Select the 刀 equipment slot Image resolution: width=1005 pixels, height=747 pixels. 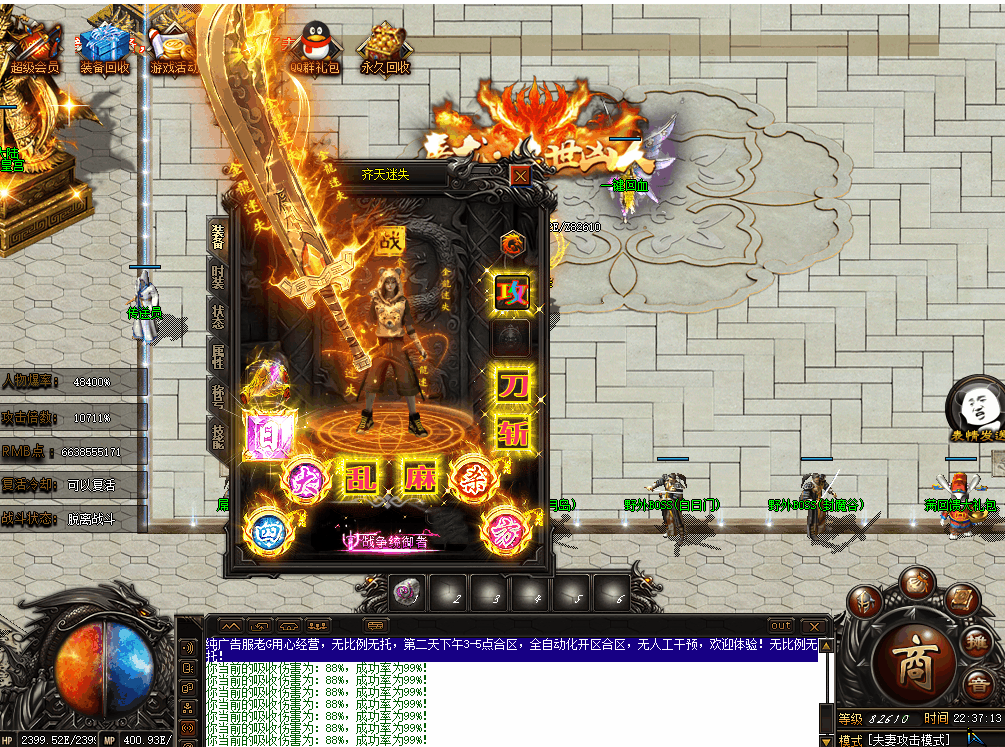coord(514,385)
